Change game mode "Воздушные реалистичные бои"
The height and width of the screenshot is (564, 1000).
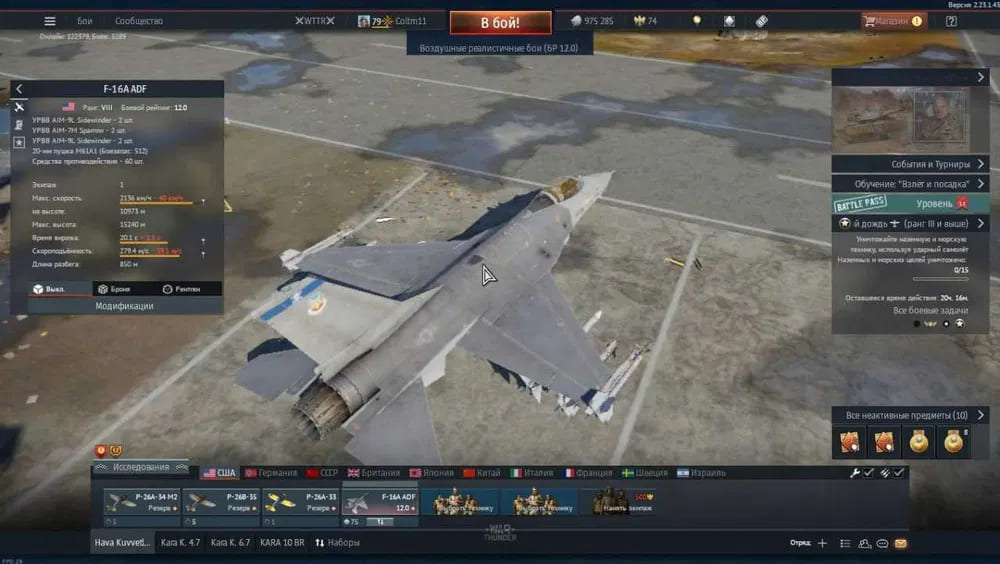[x=499, y=47]
